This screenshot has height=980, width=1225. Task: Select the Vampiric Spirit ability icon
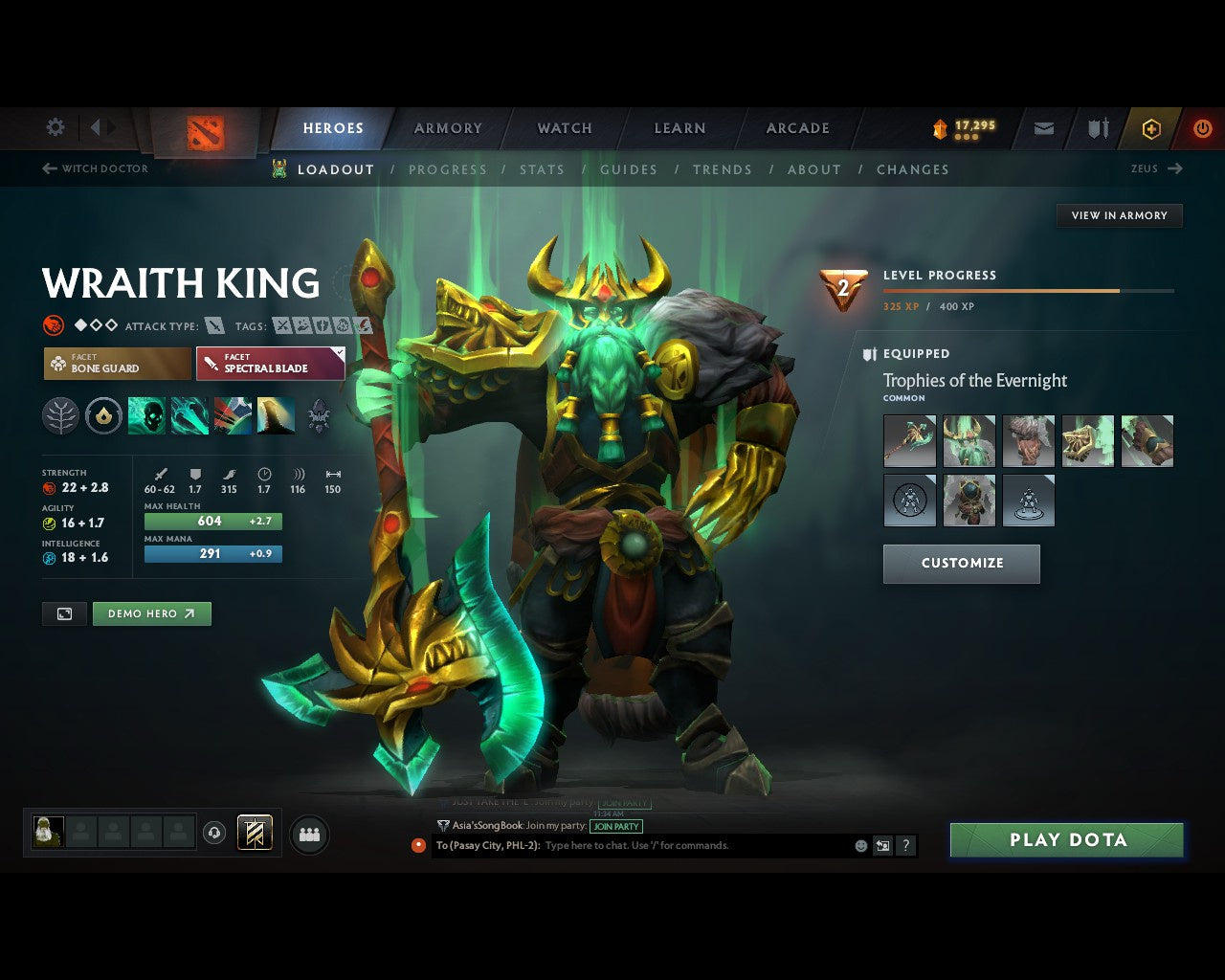tap(189, 414)
